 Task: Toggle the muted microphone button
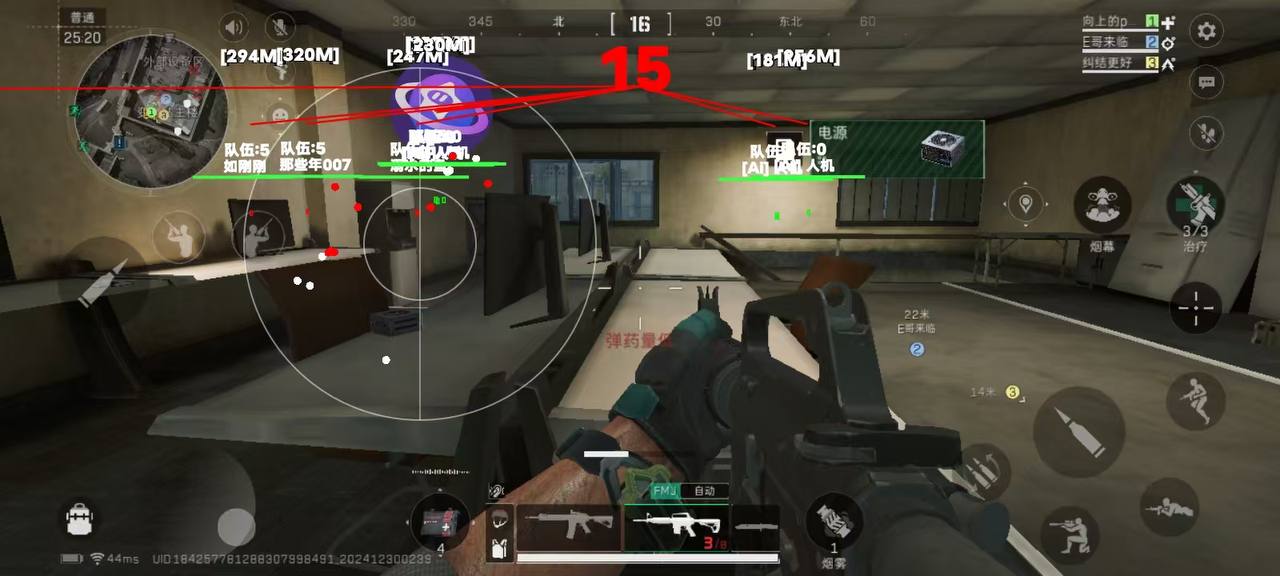pos(280,27)
